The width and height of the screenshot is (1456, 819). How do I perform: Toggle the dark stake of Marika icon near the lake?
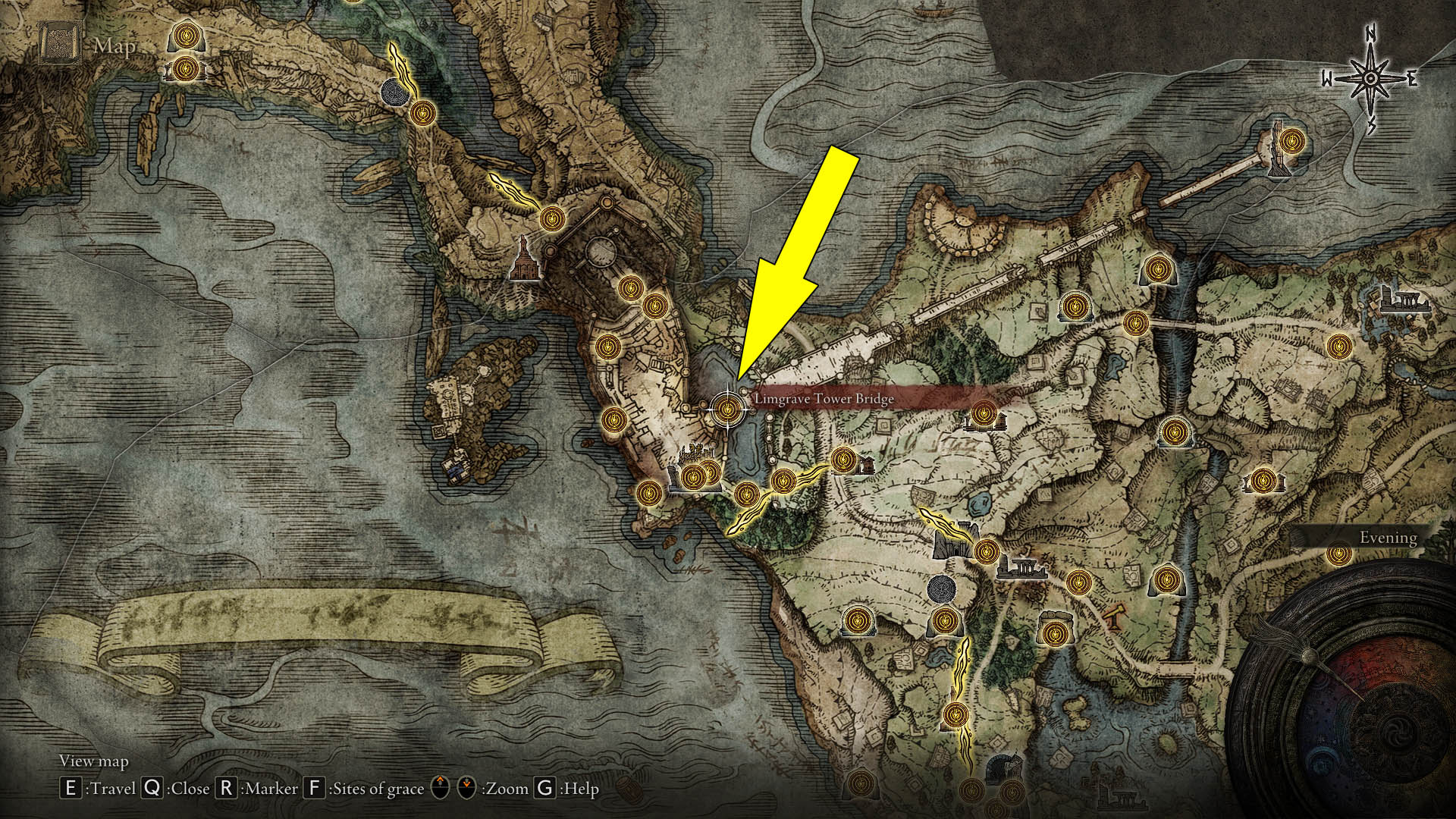[x=943, y=588]
